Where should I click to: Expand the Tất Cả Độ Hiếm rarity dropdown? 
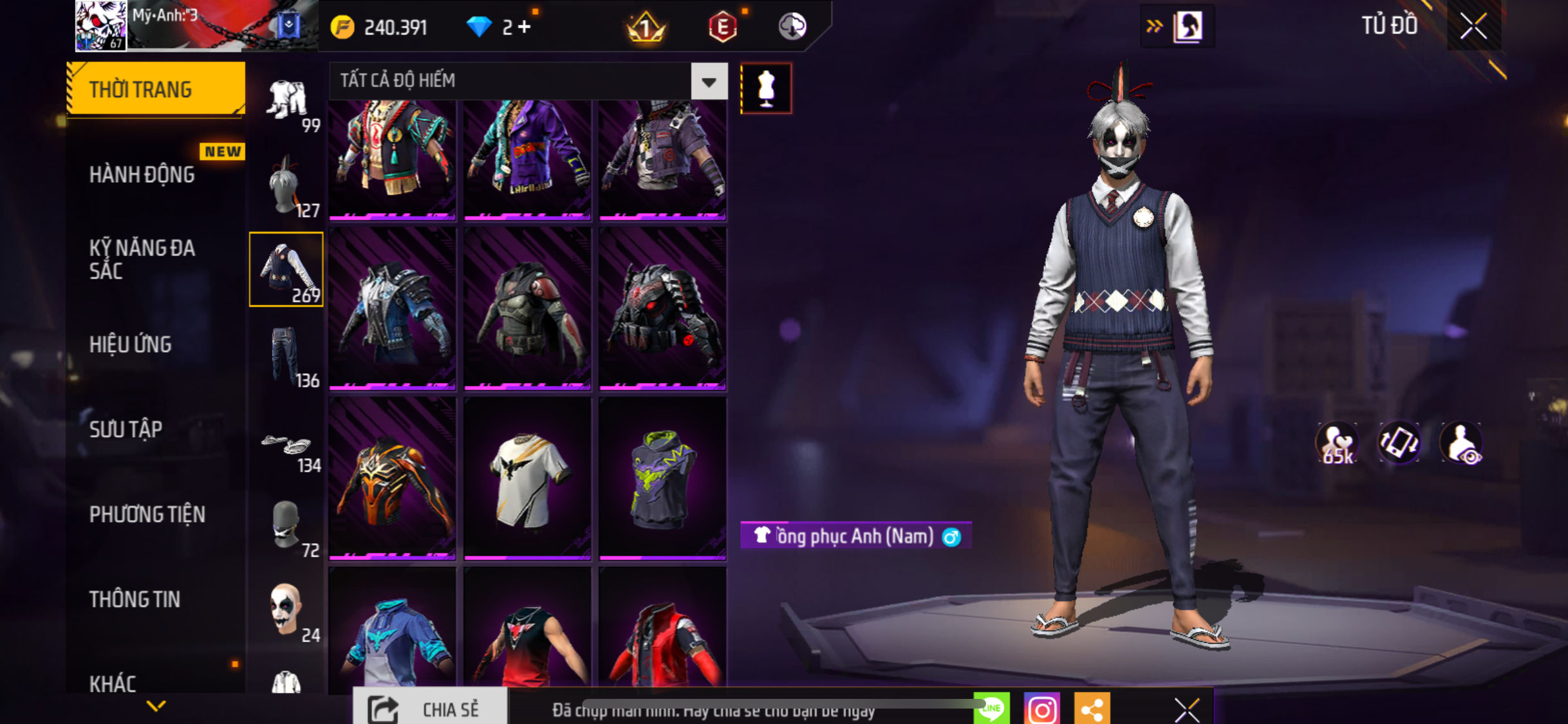[709, 81]
